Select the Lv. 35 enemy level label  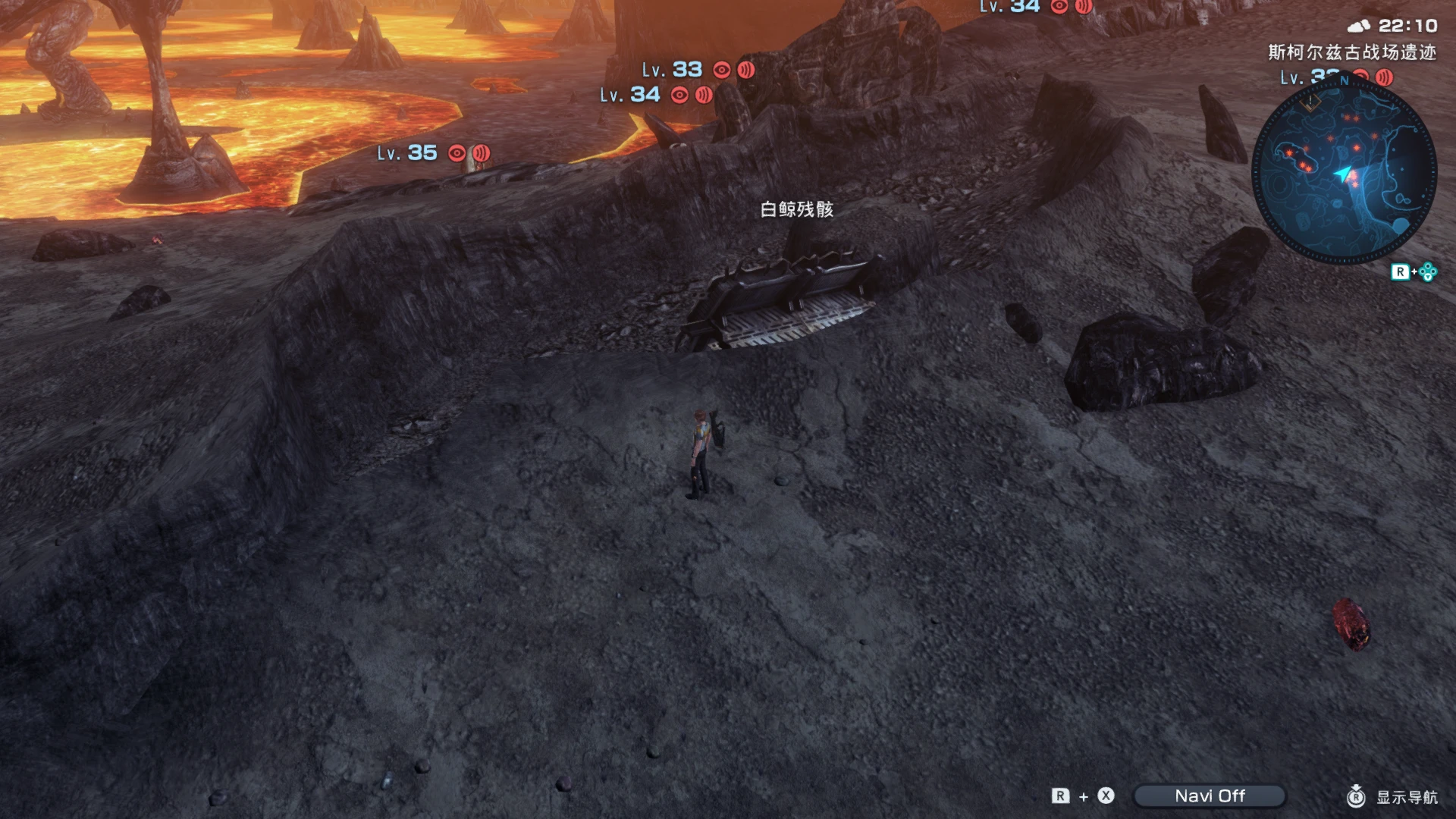click(x=409, y=153)
